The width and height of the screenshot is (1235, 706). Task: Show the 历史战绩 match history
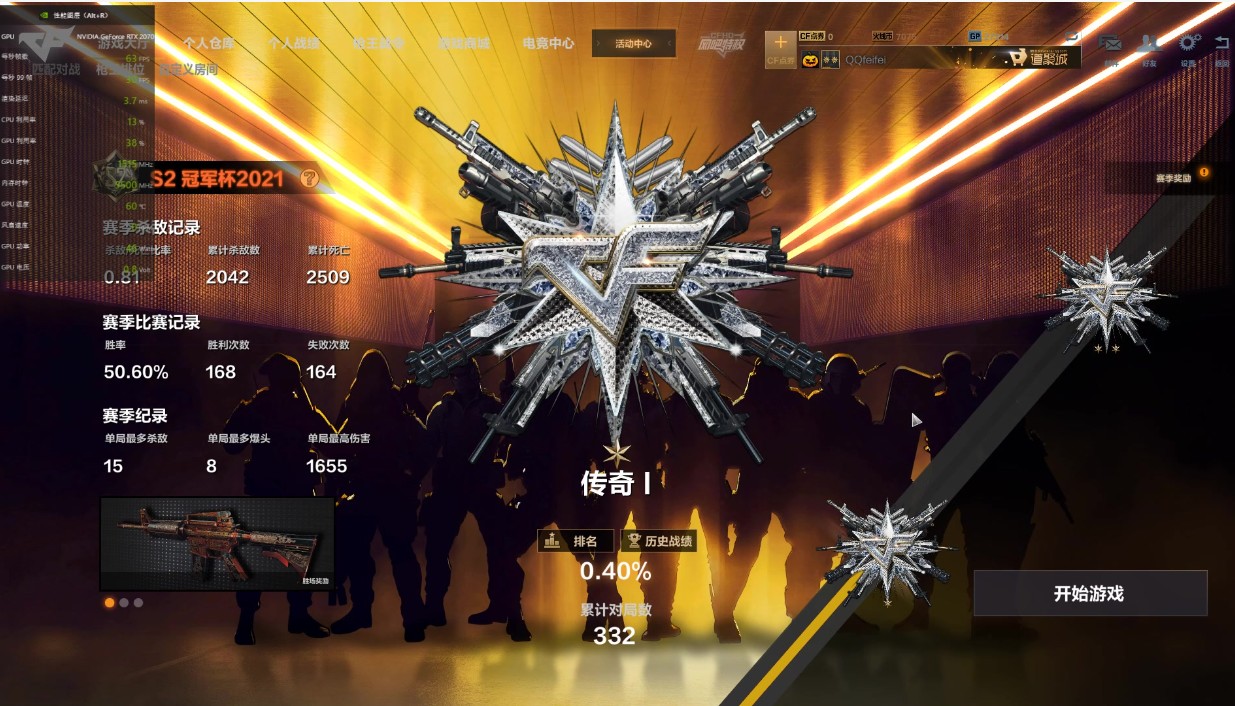tap(658, 541)
